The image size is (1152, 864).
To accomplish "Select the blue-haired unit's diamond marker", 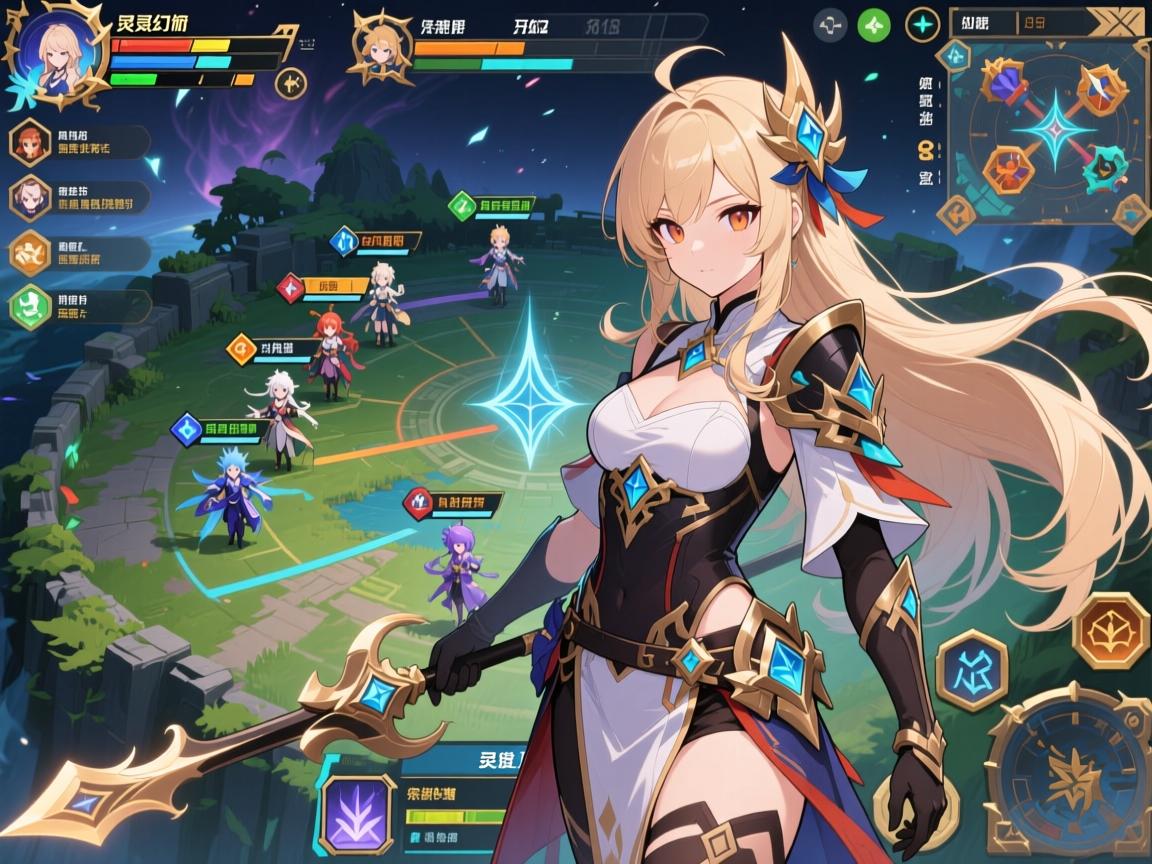I will pyautogui.click(x=186, y=430).
